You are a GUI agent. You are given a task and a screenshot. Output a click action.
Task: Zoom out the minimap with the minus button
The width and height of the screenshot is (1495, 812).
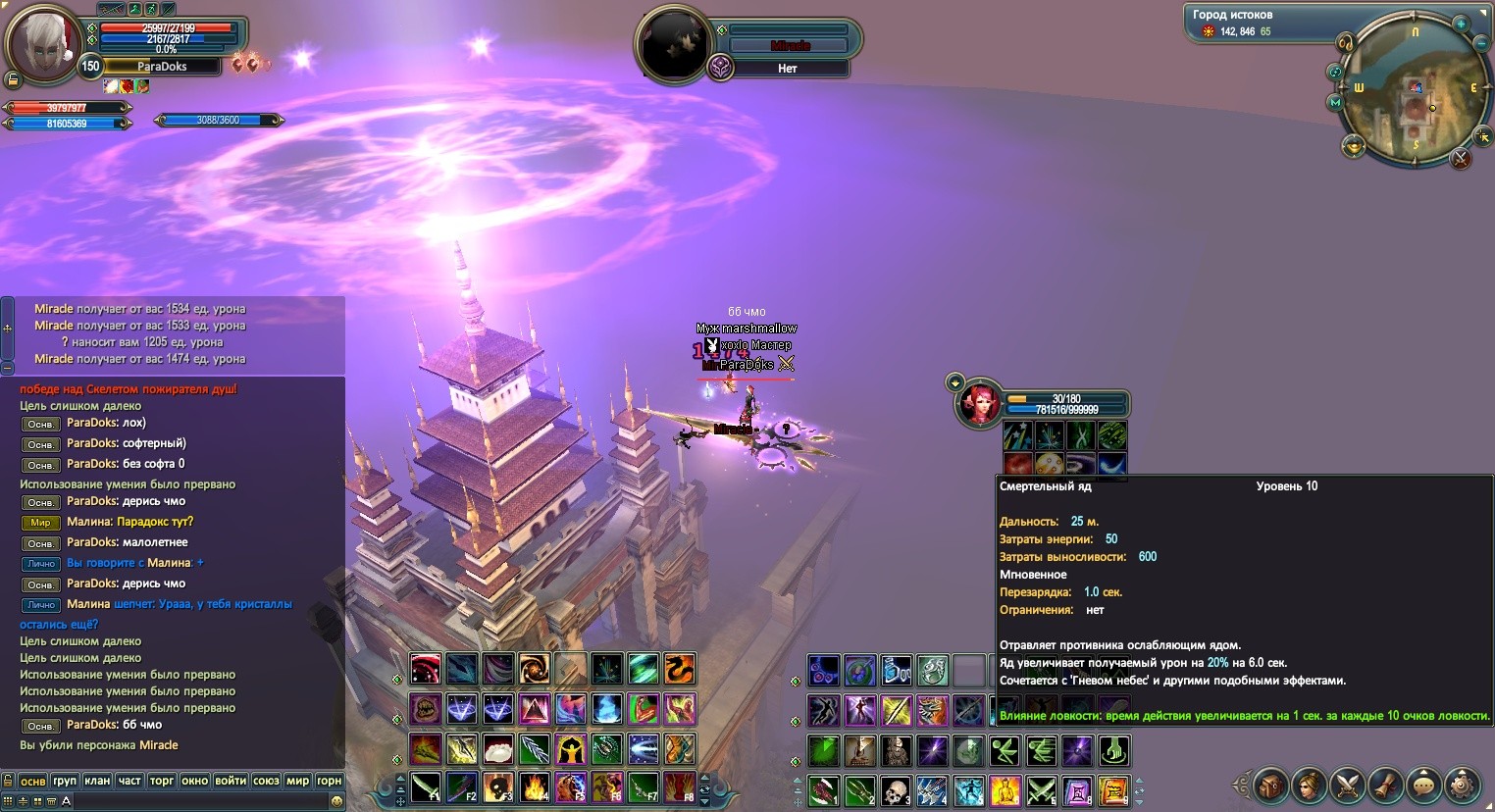point(1481,43)
